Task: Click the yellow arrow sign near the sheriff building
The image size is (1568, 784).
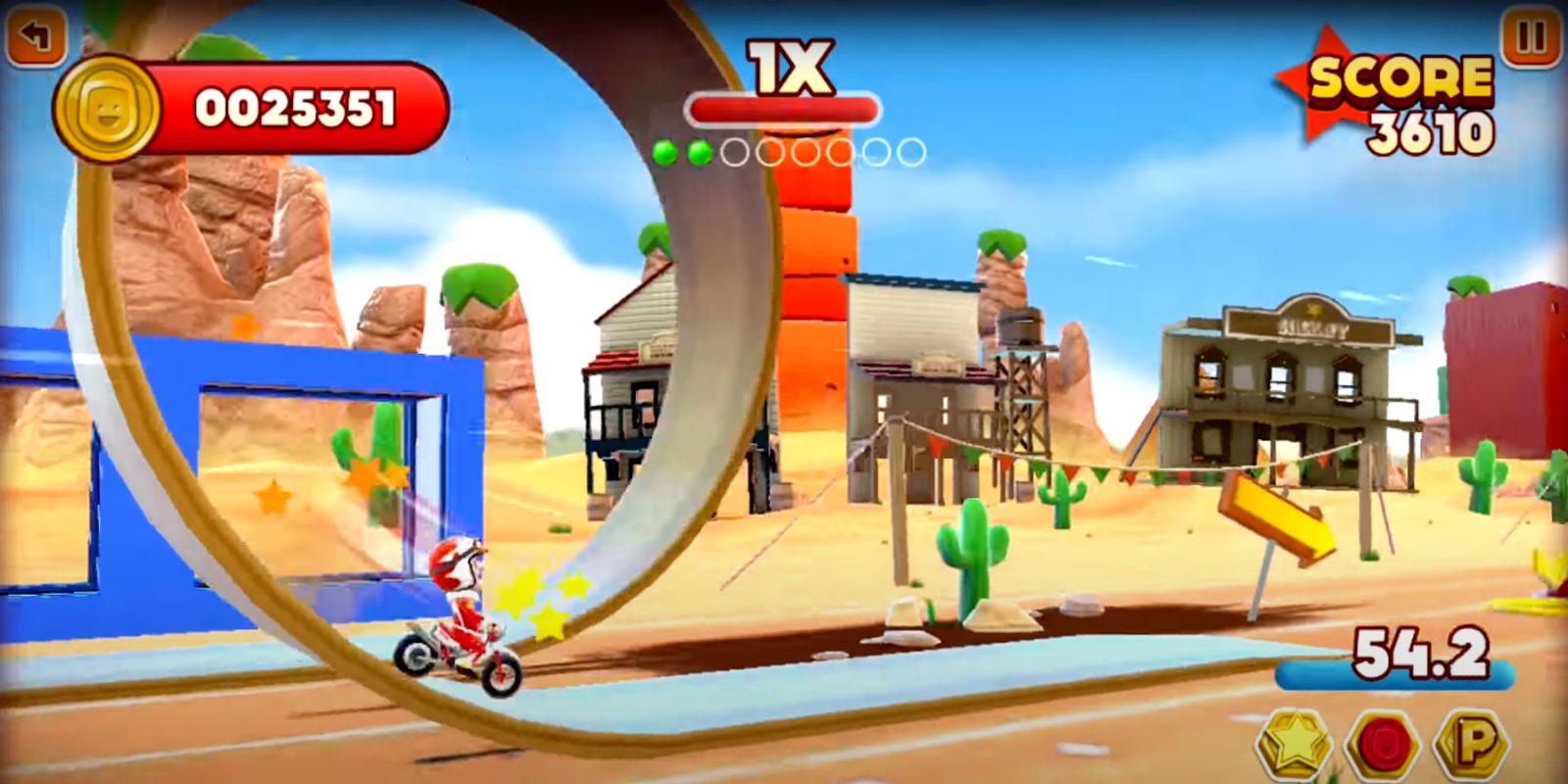Action: [x=1279, y=514]
